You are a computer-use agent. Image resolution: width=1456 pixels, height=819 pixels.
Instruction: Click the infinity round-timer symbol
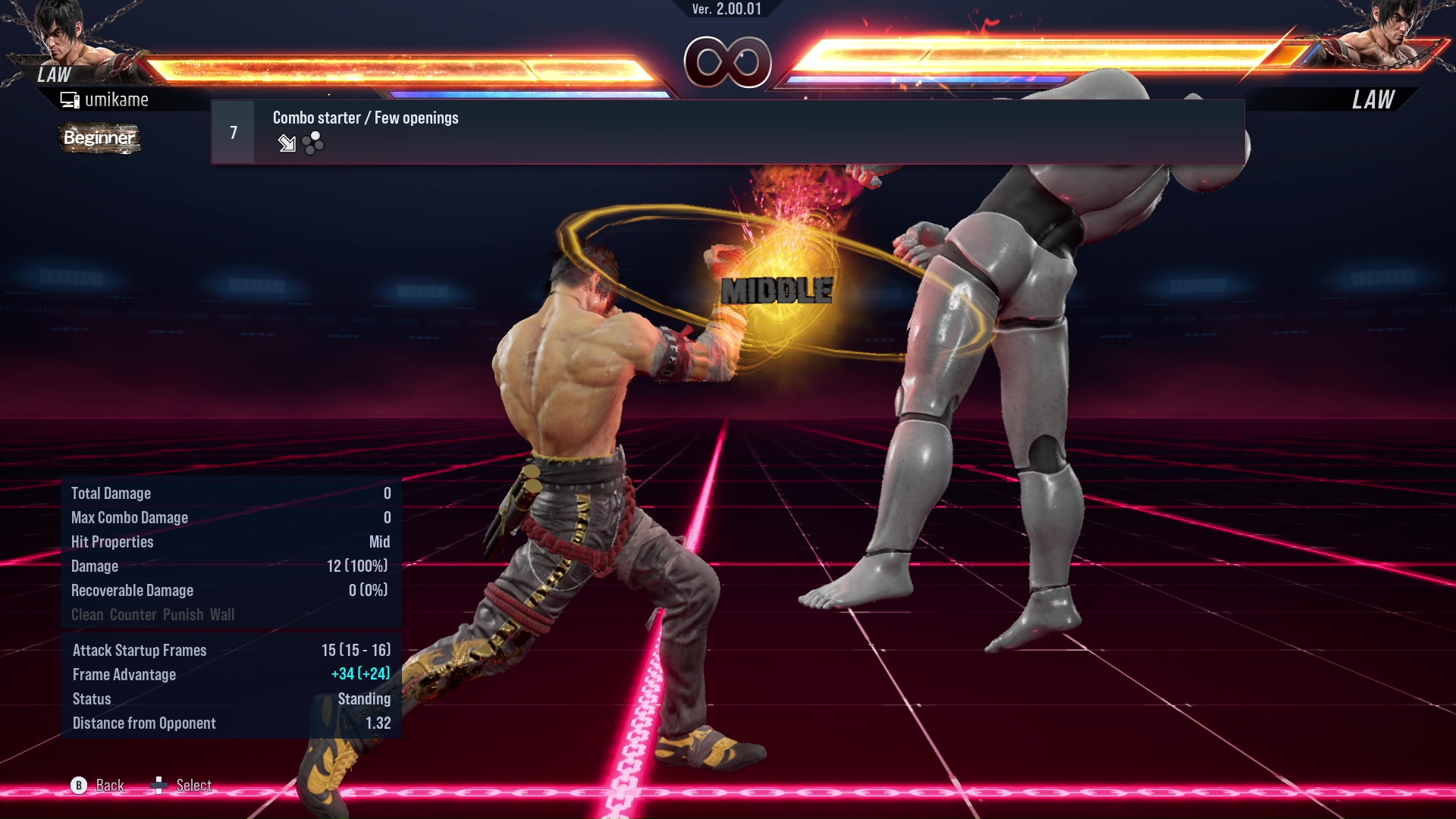pyautogui.click(x=726, y=64)
